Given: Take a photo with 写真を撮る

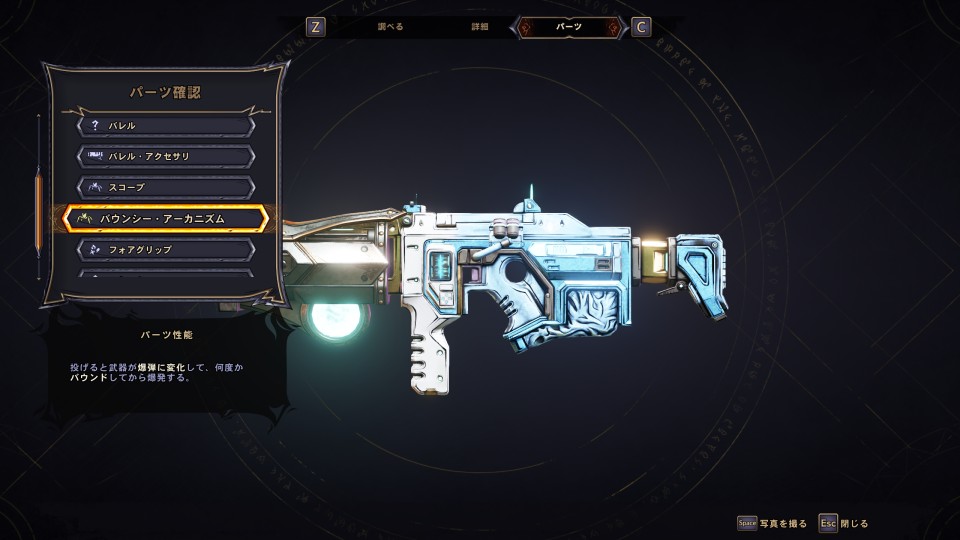Looking at the screenshot, I should click(x=771, y=523).
